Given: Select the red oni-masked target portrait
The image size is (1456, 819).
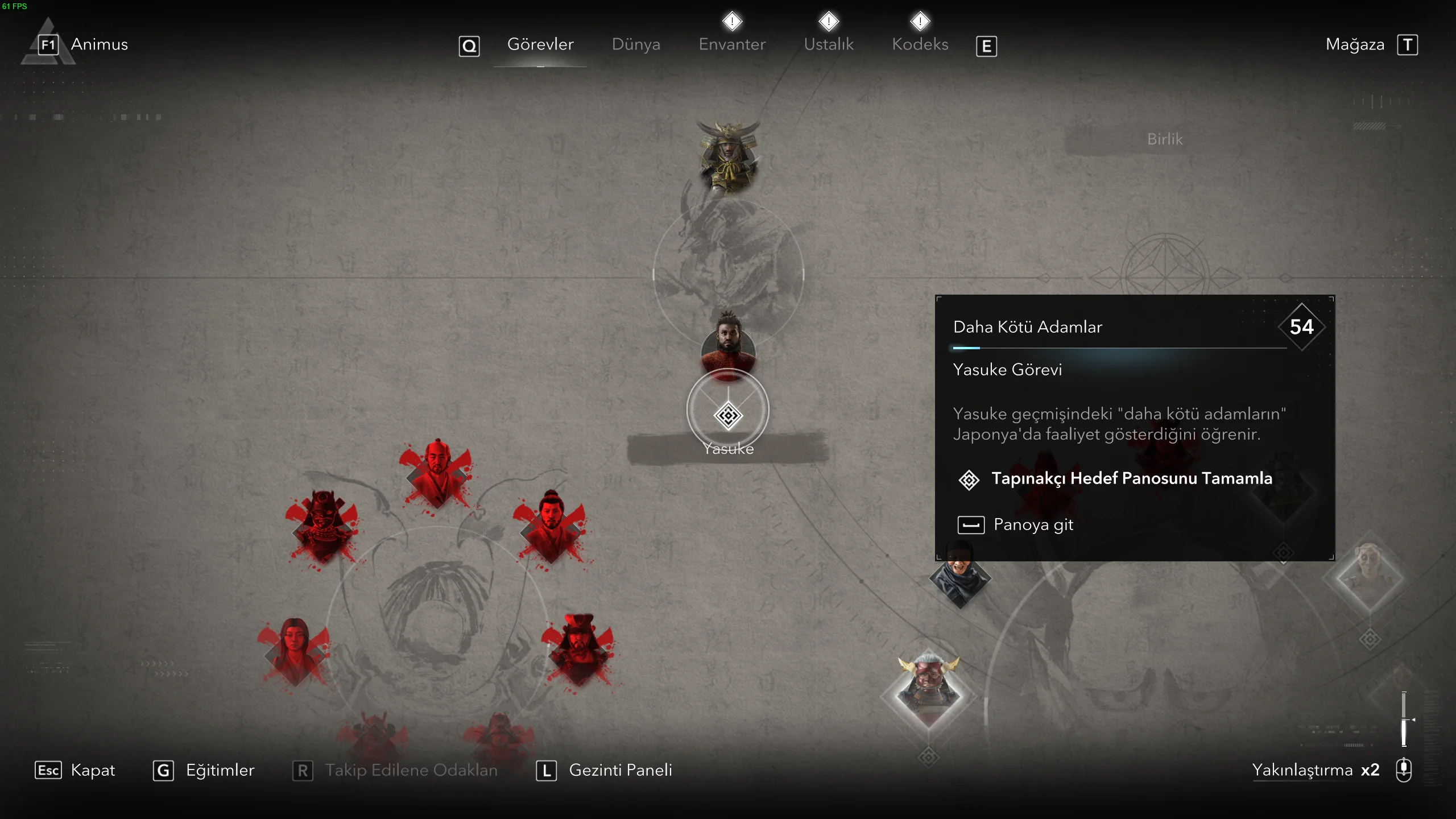Looking at the screenshot, I should pos(928,689).
